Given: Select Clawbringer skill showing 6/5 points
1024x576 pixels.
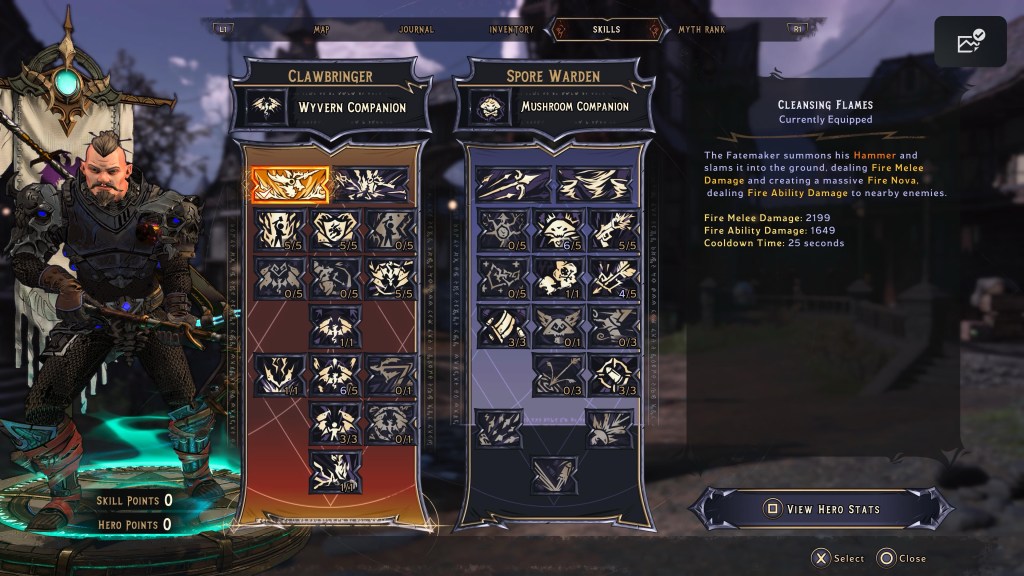Looking at the screenshot, I should tap(335, 374).
